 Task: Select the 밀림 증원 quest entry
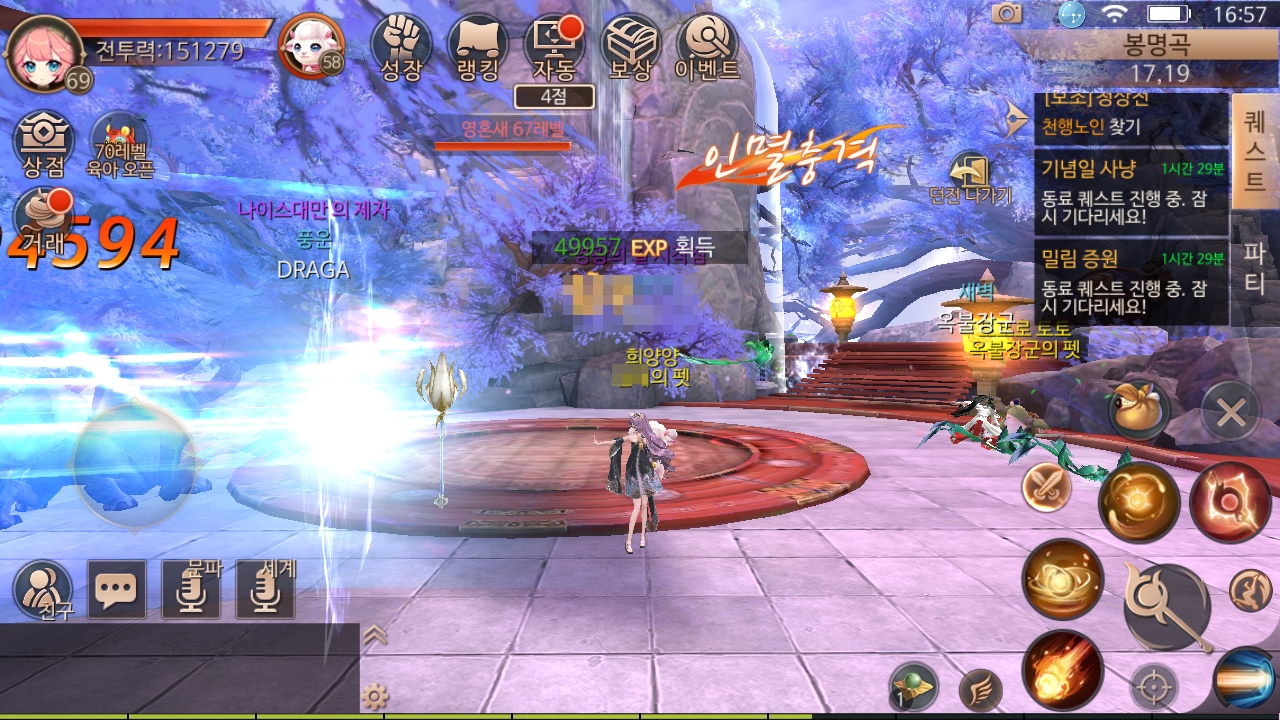click(x=1130, y=282)
